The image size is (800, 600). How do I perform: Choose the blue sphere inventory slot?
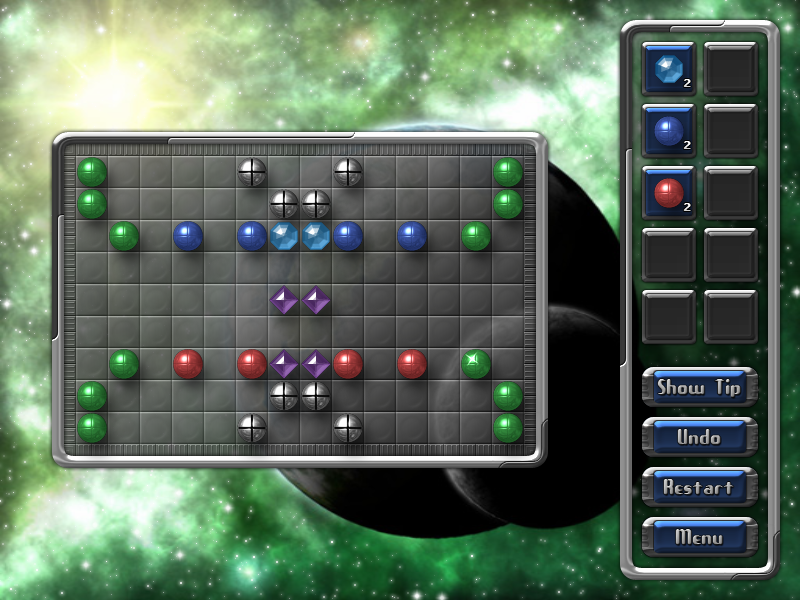(x=668, y=130)
